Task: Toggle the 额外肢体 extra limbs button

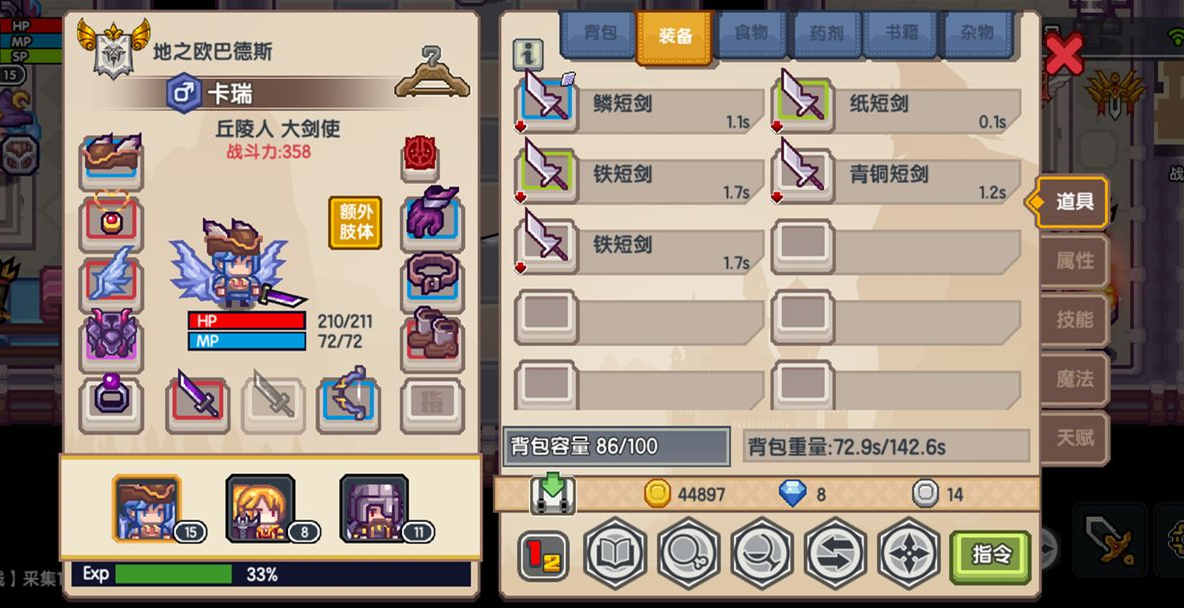Action: [356, 222]
